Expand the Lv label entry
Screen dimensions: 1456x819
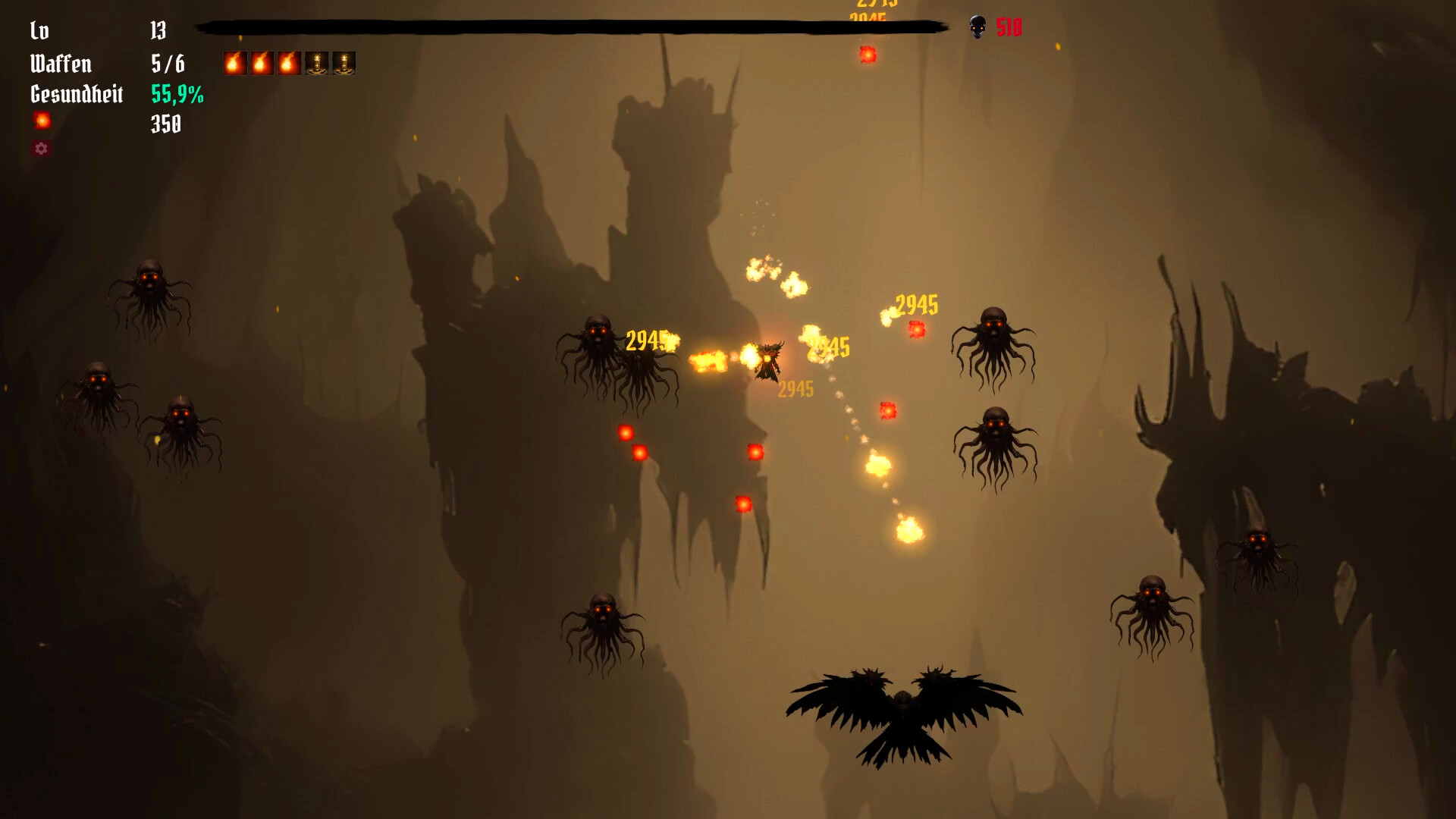coord(38,32)
